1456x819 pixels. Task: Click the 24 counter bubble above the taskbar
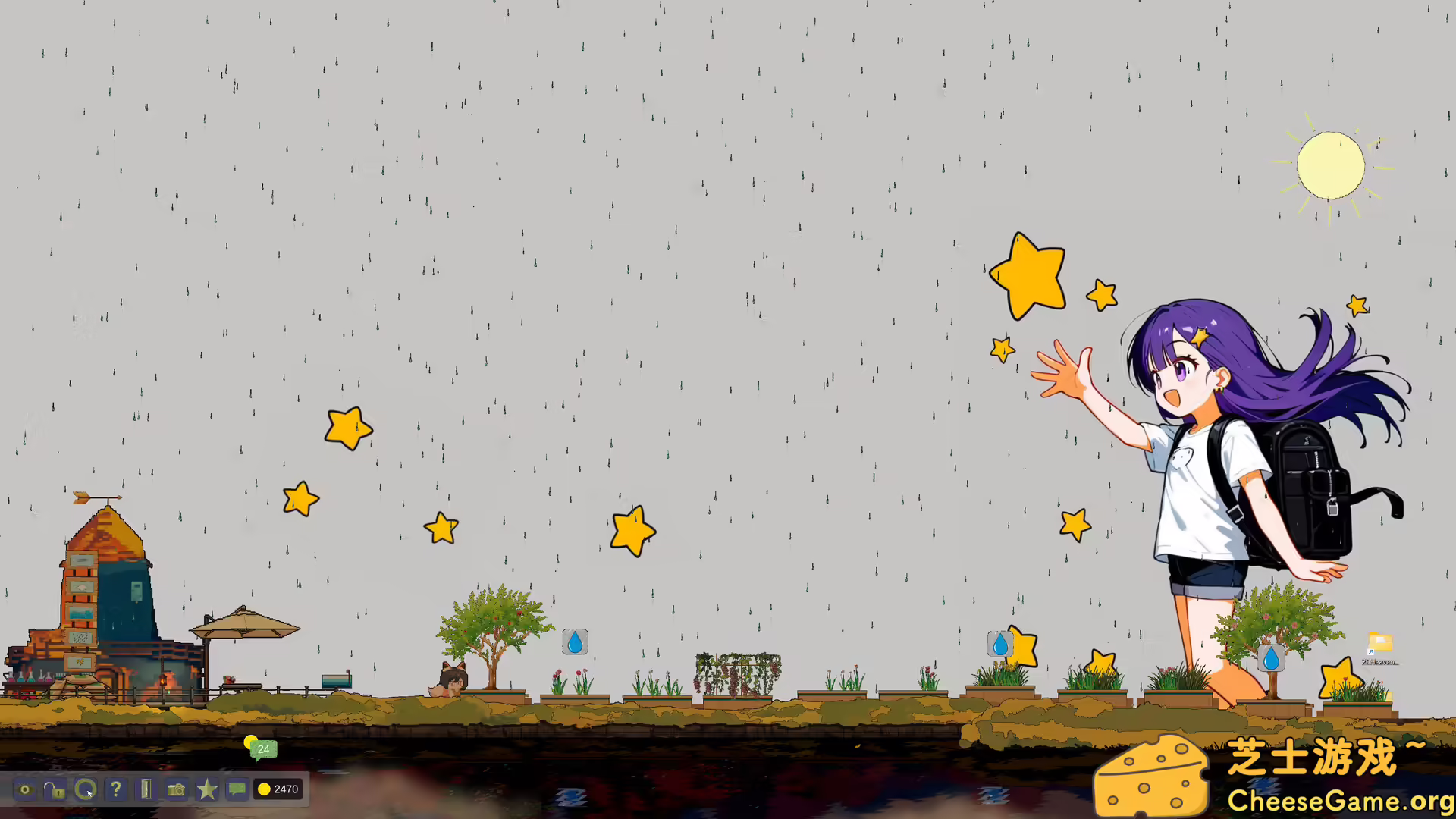point(263,749)
